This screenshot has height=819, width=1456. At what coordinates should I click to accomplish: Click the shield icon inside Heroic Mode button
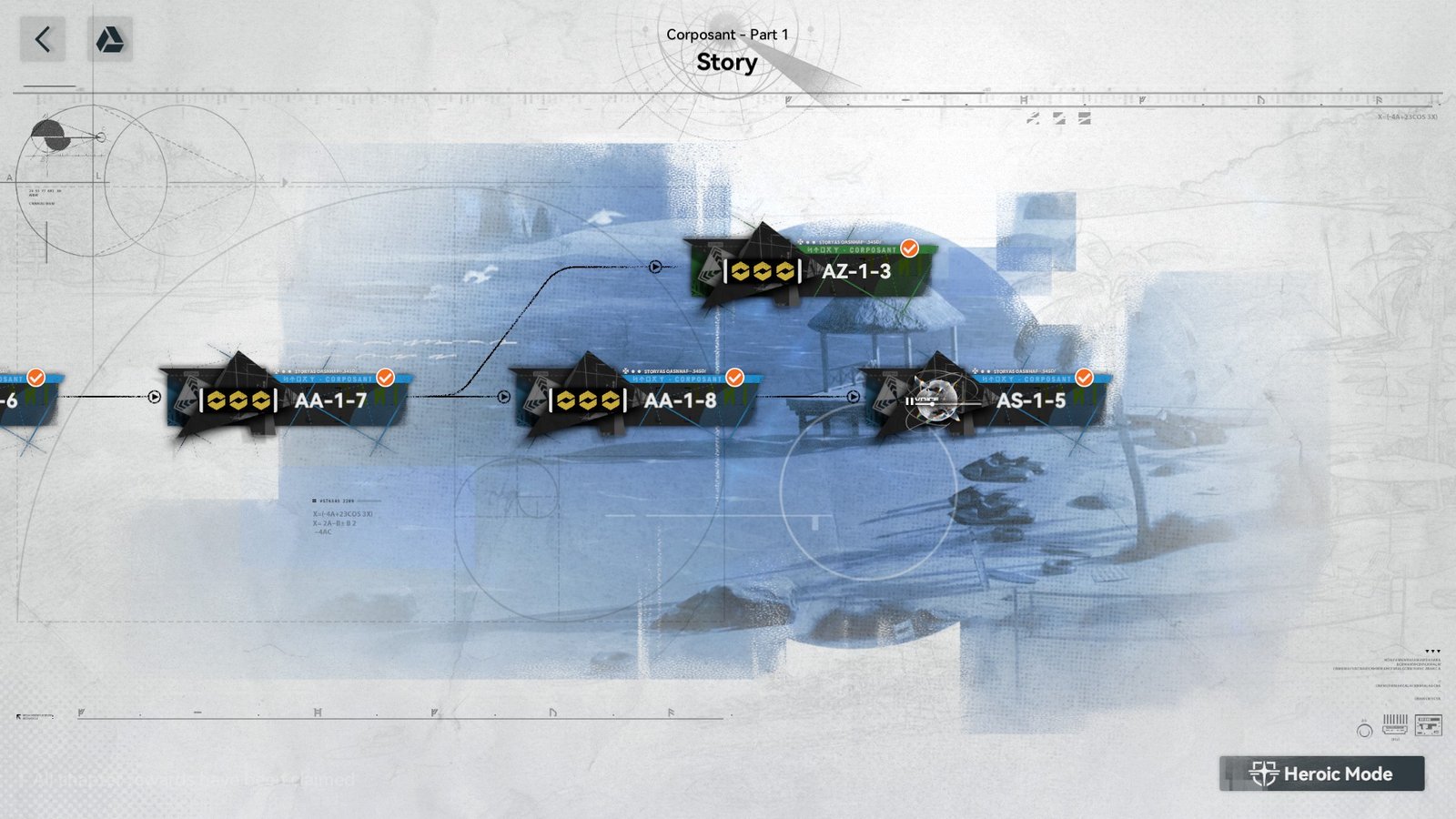tap(1265, 773)
